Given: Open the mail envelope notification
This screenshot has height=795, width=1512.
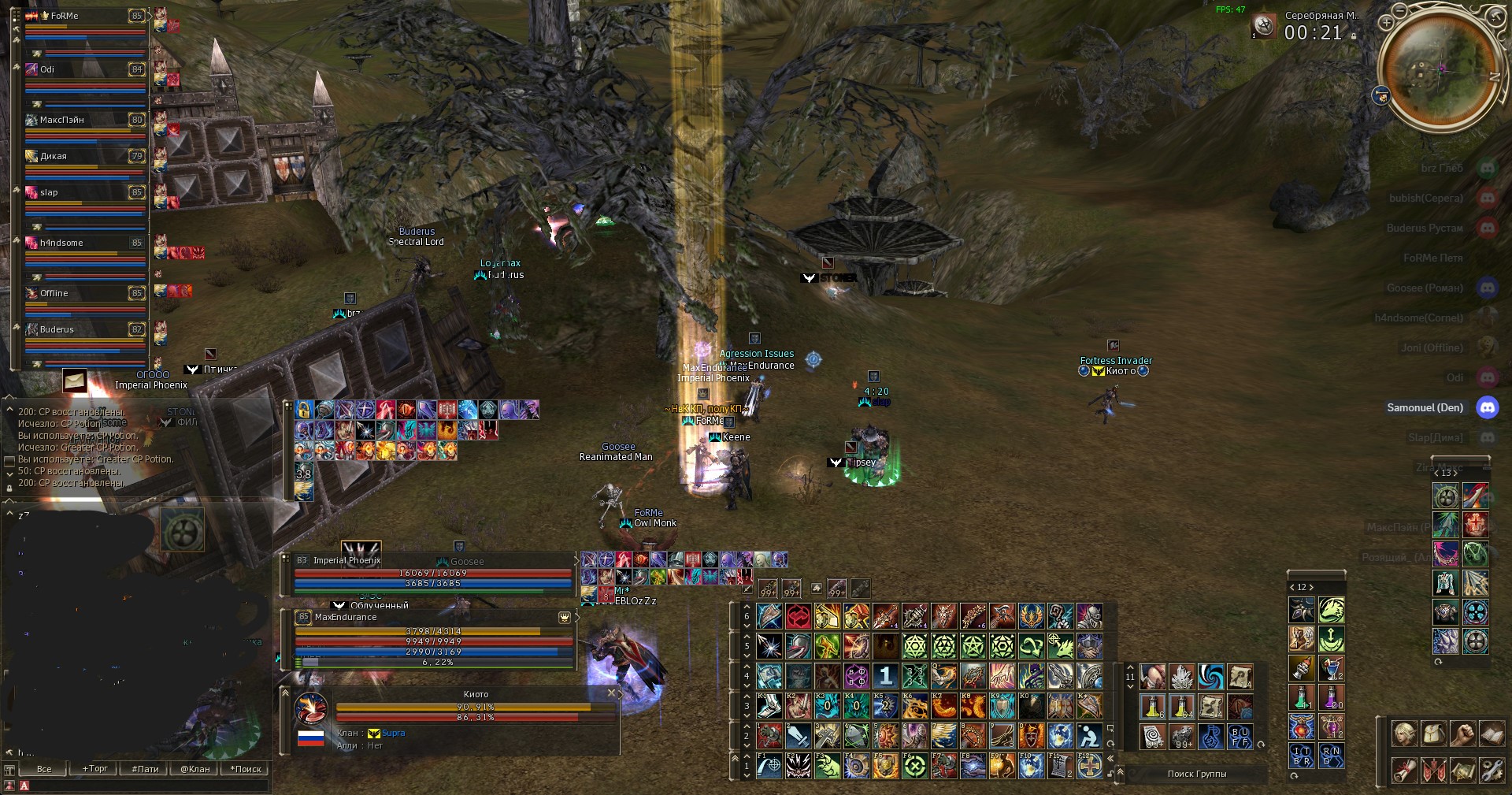Looking at the screenshot, I should click(x=75, y=381).
